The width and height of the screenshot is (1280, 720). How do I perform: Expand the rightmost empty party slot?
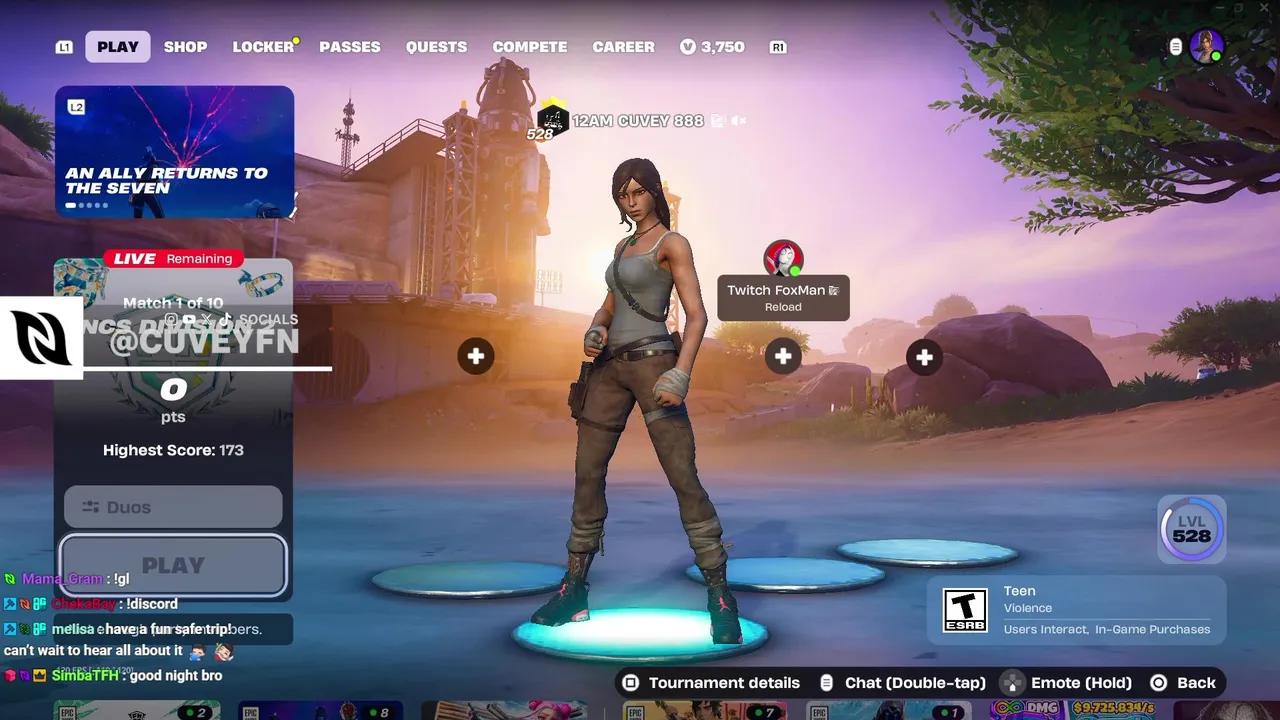coord(924,356)
